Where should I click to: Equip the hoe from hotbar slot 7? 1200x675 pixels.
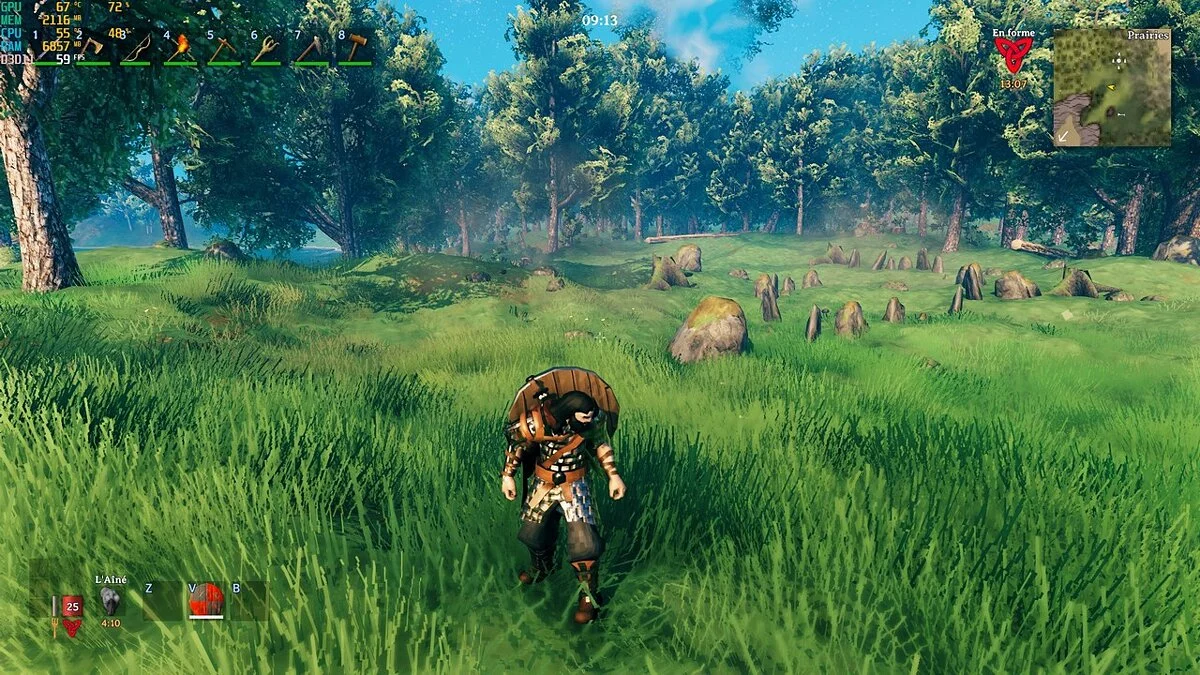pyautogui.click(x=310, y=47)
